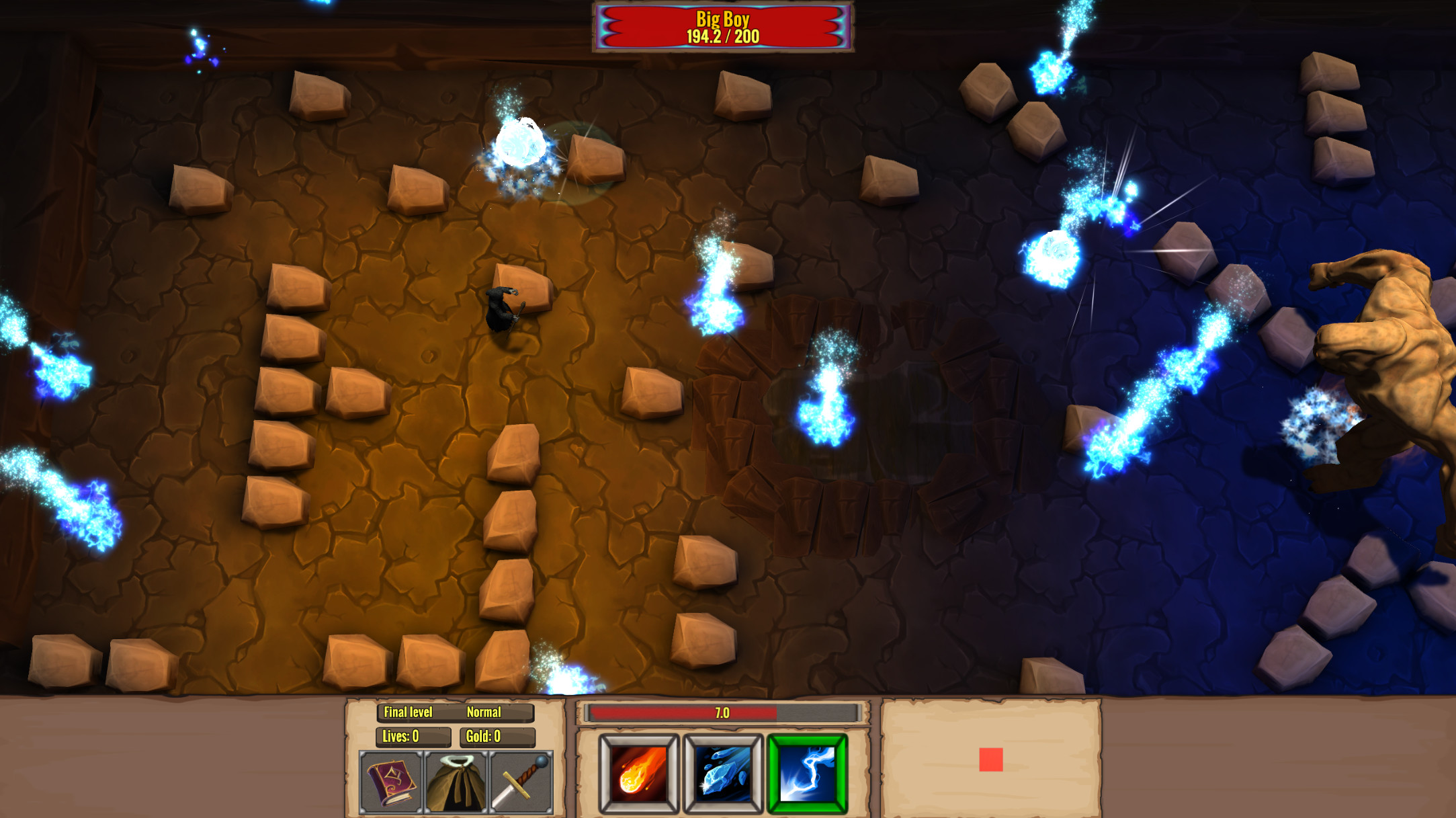Image resolution: width=1456 pixels, height=818 pixels.
Task: Click the Final level label
Action: (408, 712)
